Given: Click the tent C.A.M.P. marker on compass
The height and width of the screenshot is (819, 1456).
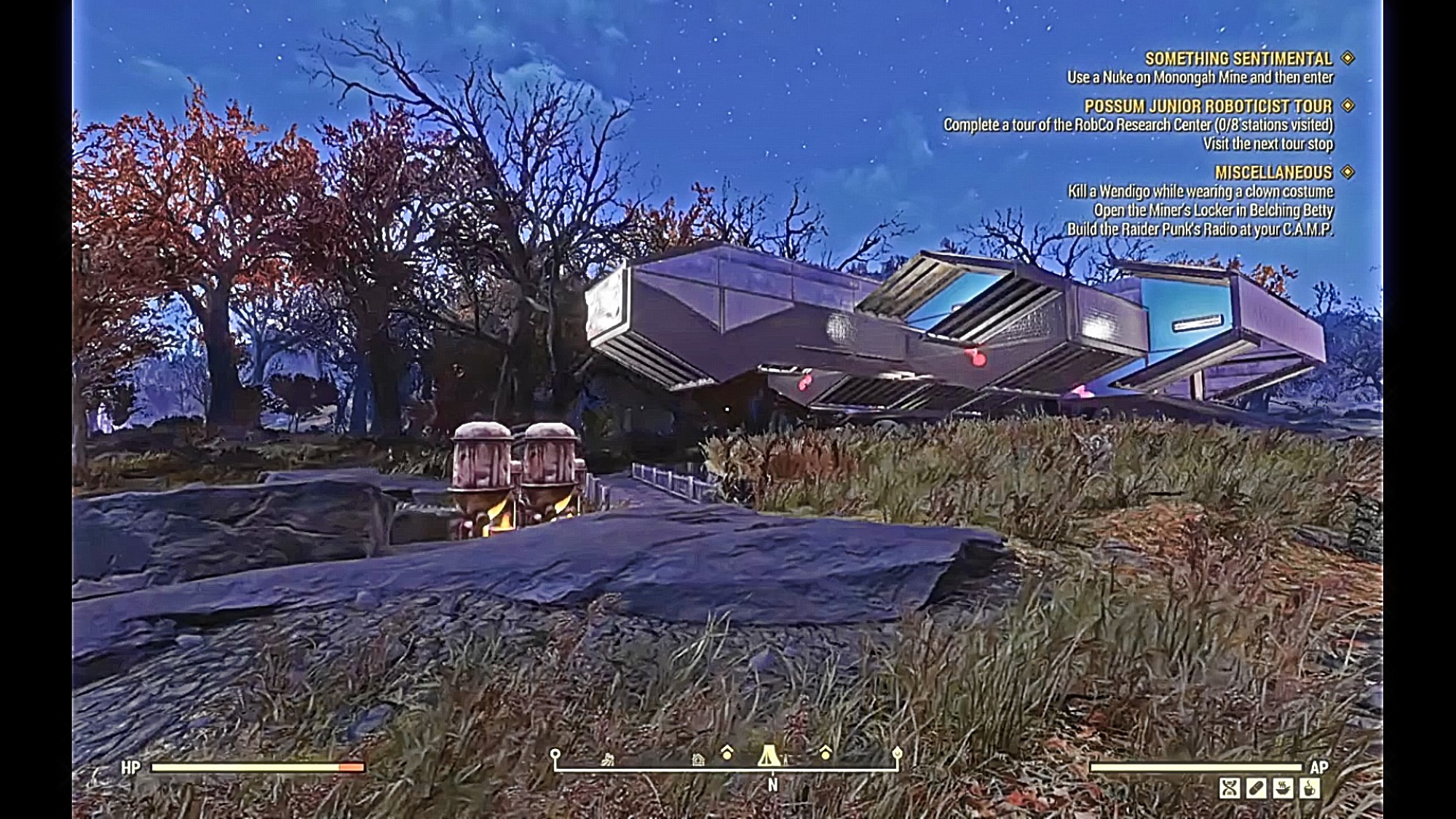Looking at the screenshot, I should (768, 755).
